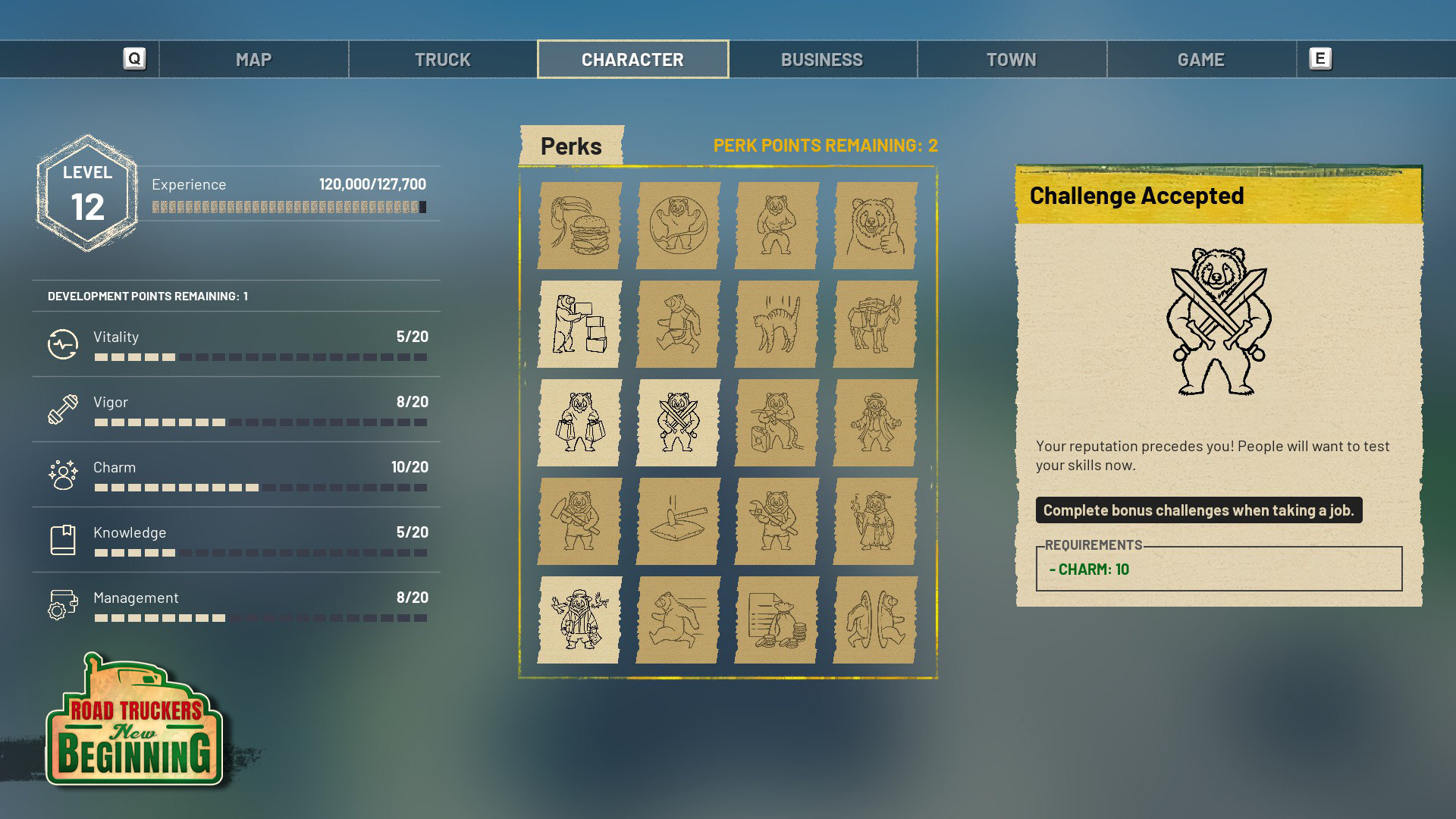Select the bear with coin stacks perk
Screen dimensions: 1456x819
tap(777, 620)
